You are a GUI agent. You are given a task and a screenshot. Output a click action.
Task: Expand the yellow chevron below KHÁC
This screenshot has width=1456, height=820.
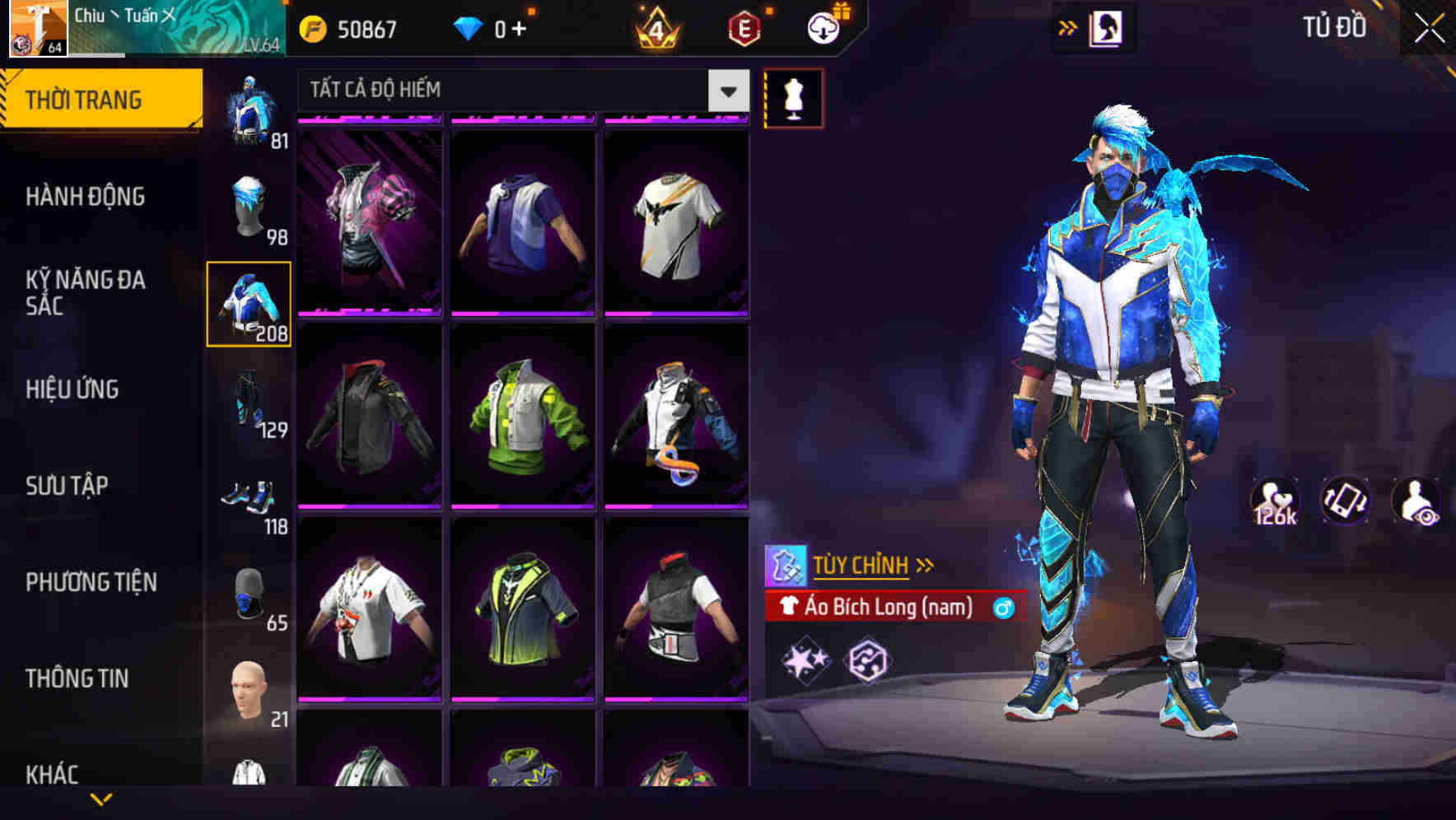coord(101,799)
